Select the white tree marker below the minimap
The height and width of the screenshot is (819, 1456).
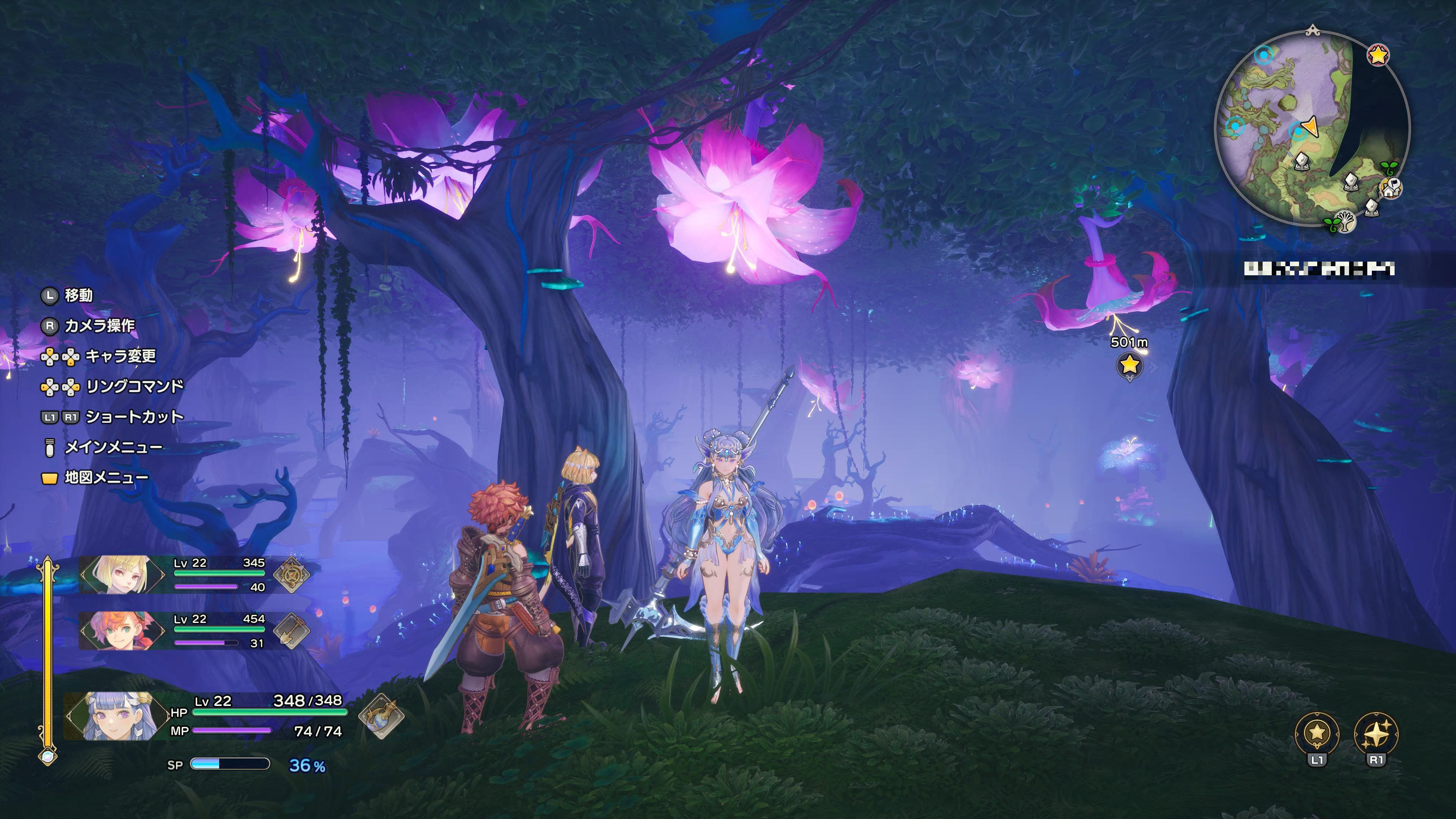[x=1345, y=221]
